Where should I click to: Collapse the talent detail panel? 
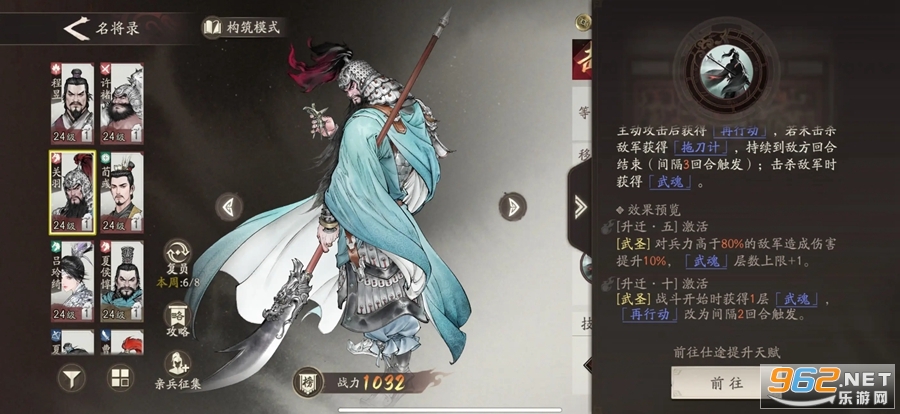click(582, 207)
